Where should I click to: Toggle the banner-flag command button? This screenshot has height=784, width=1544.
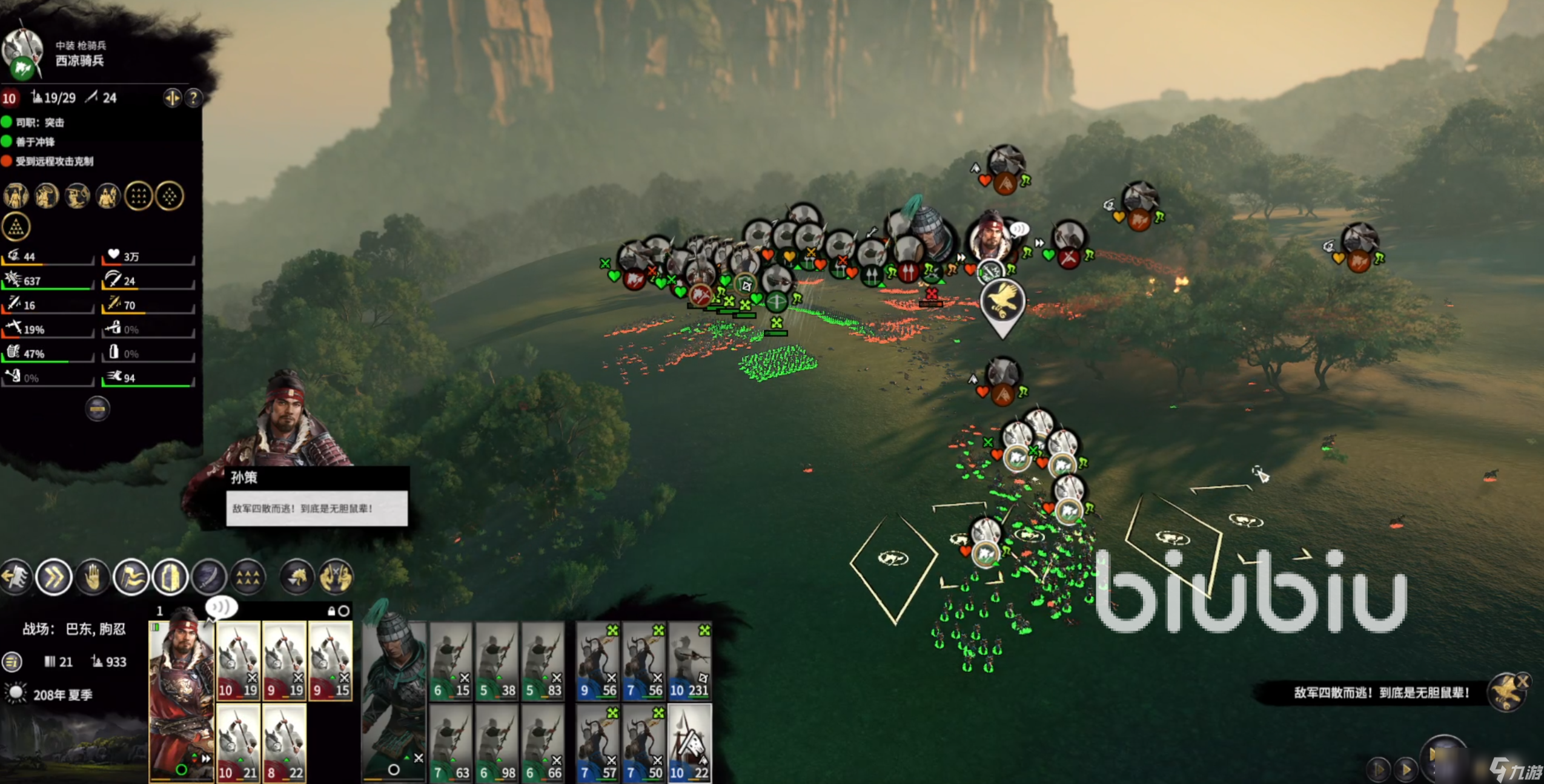pos(131,577)
